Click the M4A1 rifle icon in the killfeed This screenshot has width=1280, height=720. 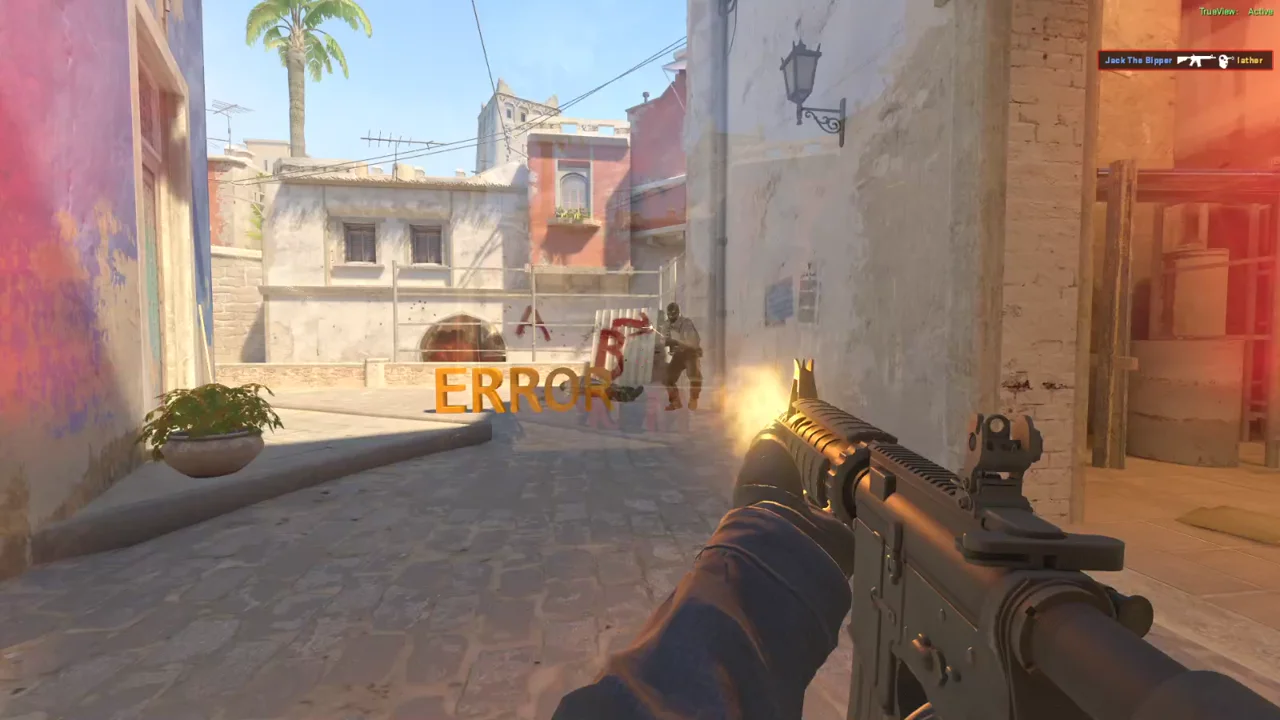[1195, 61]
